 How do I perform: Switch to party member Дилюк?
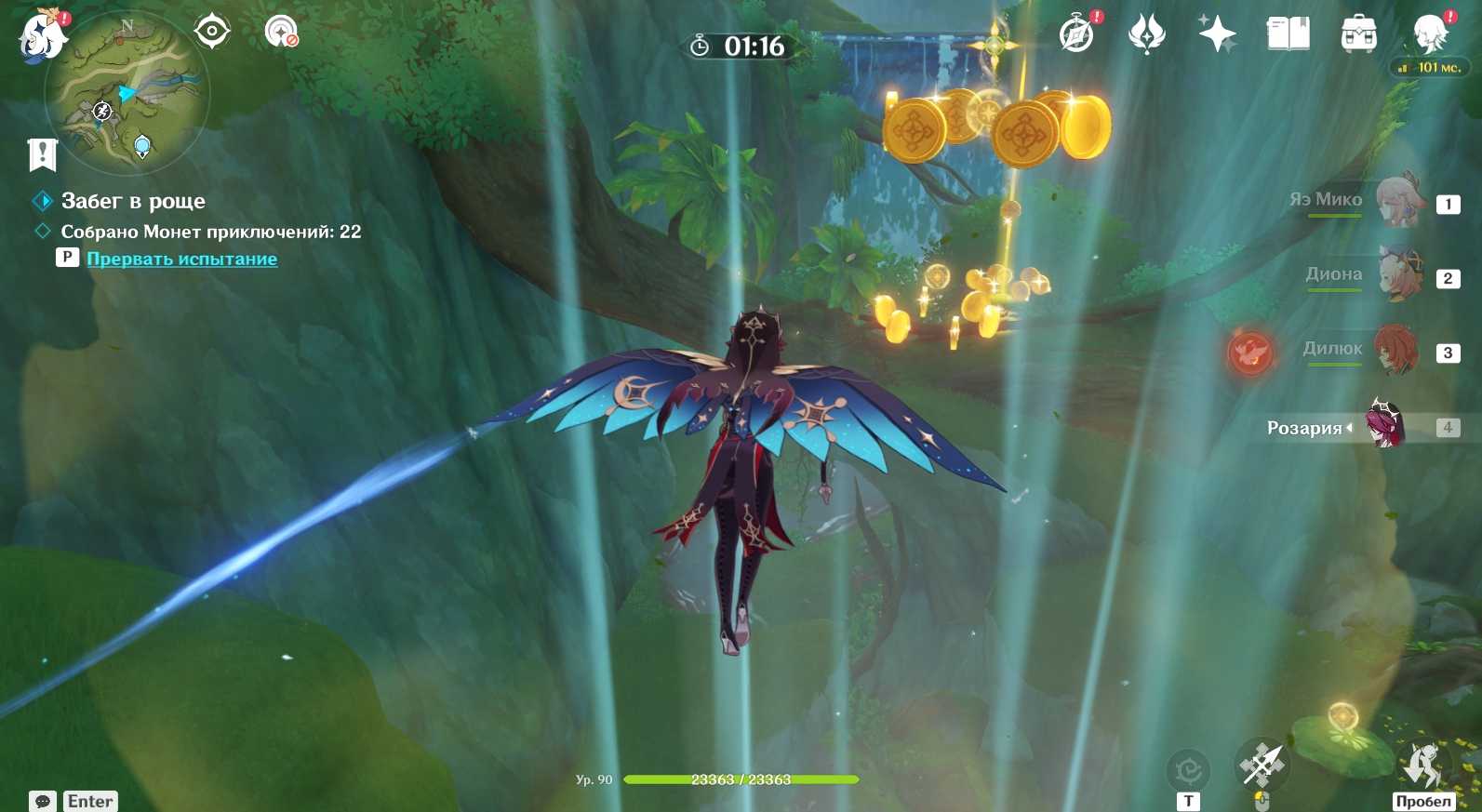point(1397,350)
